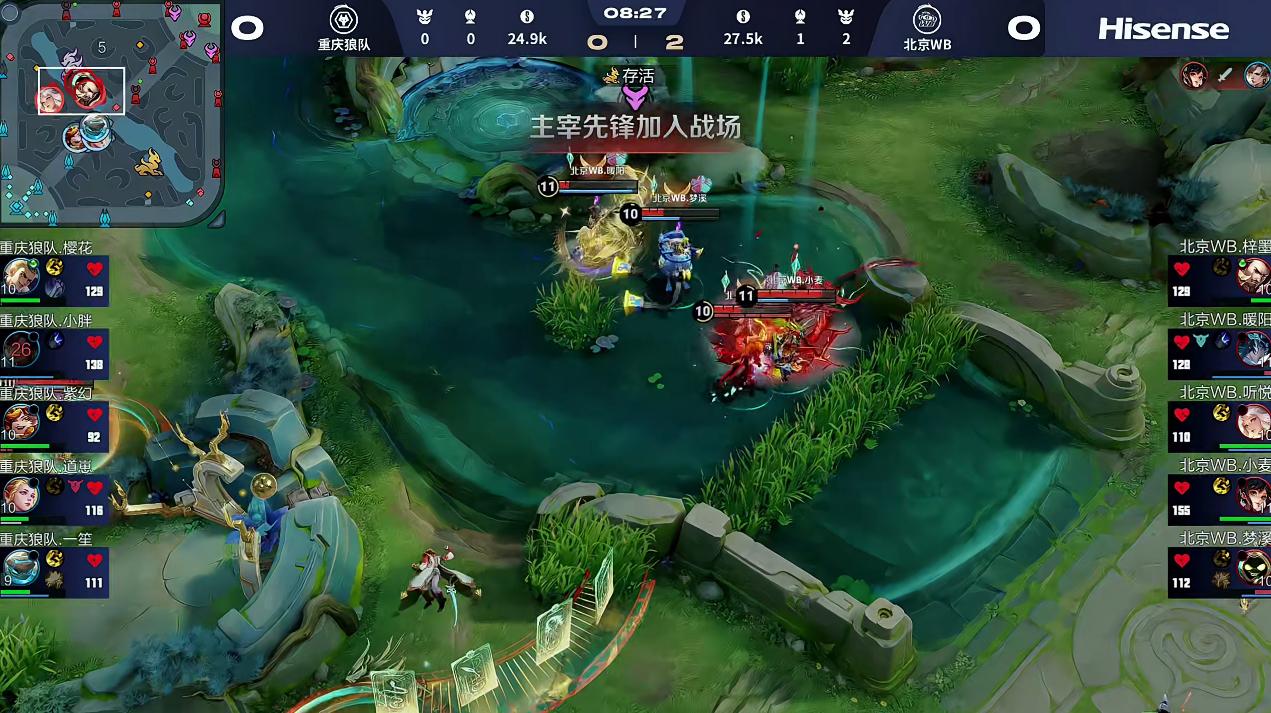The height and width of the screenshot is (713, 1271).
Task: Choose 北京WB.梦溪's hero portrait
Action: point(1253,567)
